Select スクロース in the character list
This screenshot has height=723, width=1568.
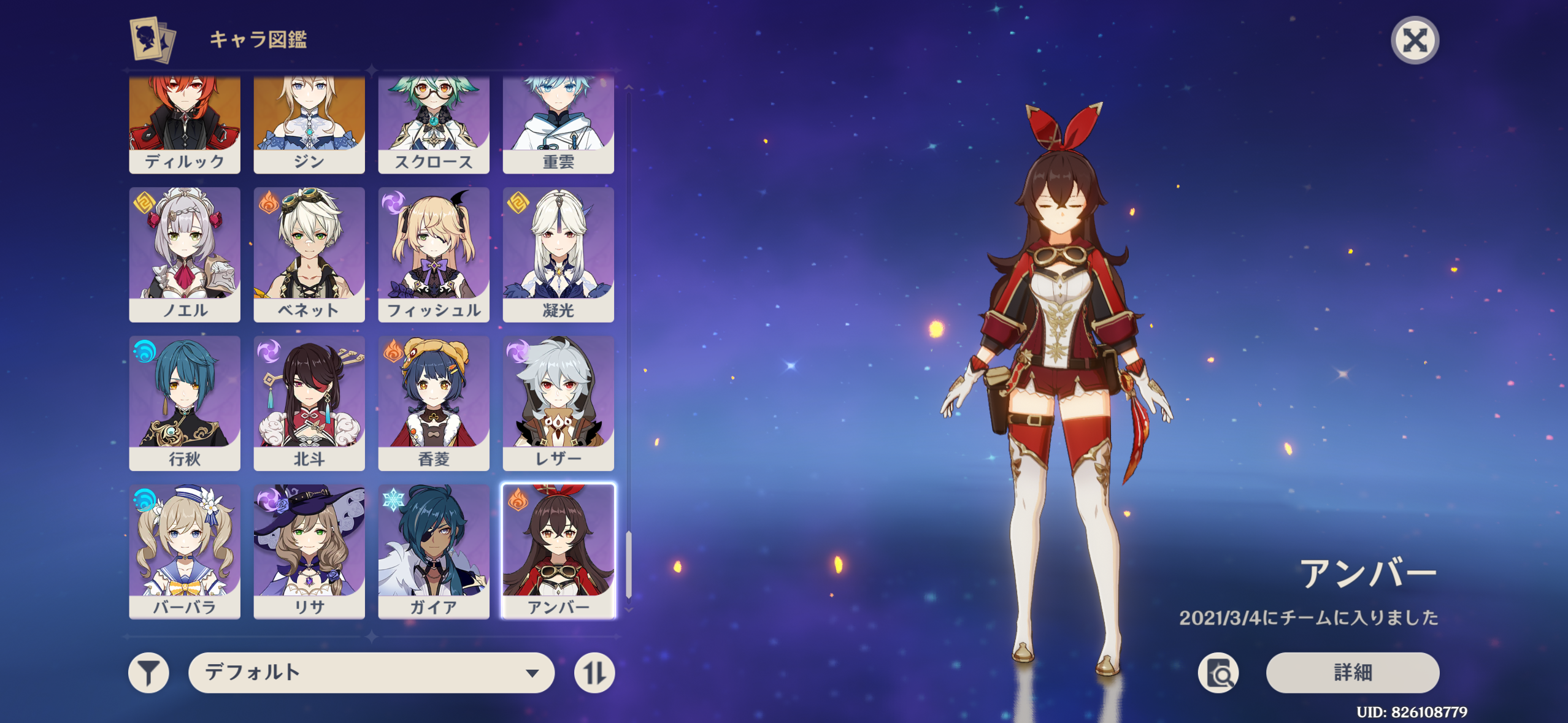point(433,125)
